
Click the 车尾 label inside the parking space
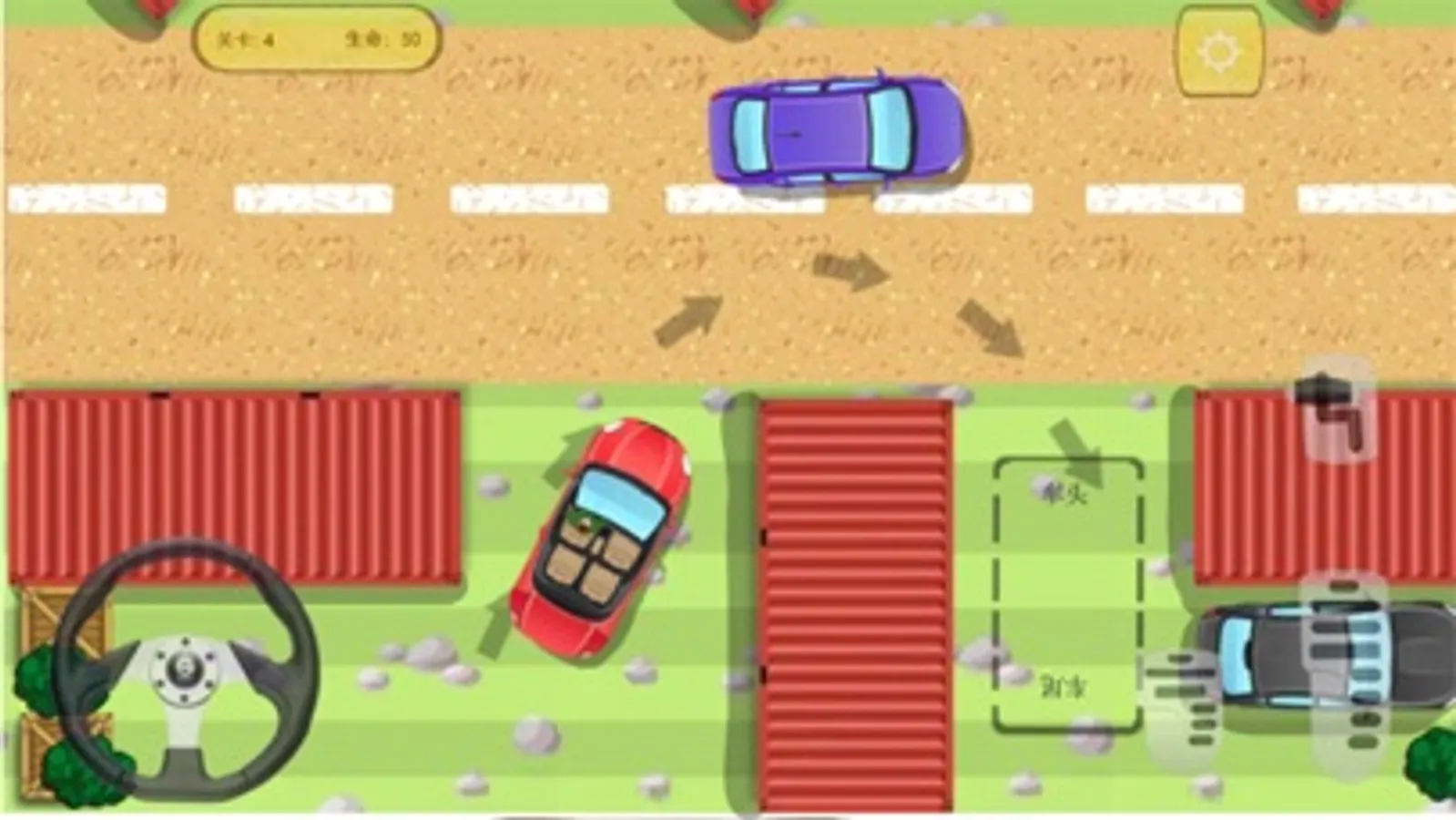(x=1065, y=686)
